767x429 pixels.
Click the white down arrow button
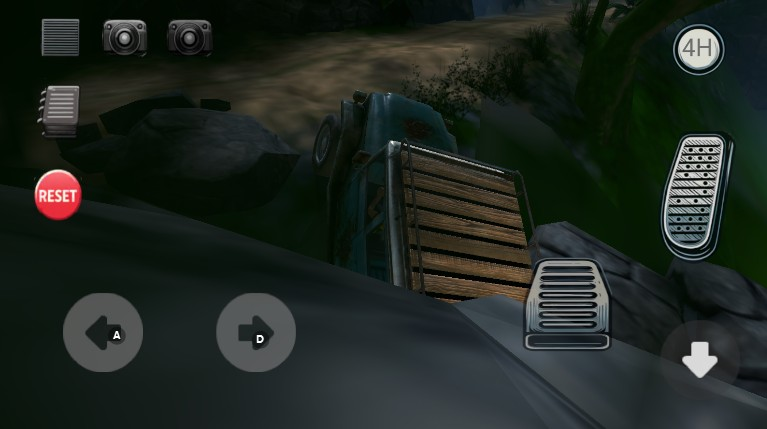pos(699,360)
